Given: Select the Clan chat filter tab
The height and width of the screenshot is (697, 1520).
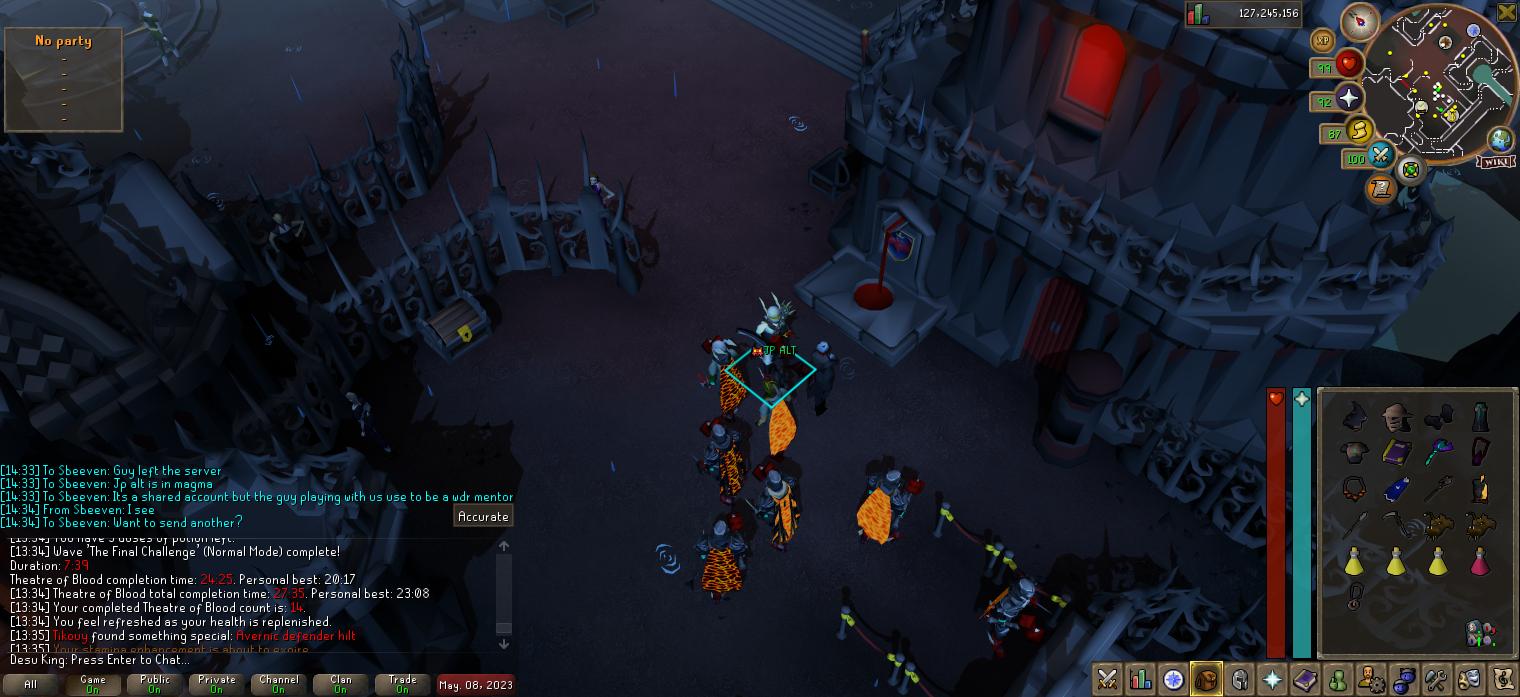Looking at the screenshot, I should coord(341,684).
